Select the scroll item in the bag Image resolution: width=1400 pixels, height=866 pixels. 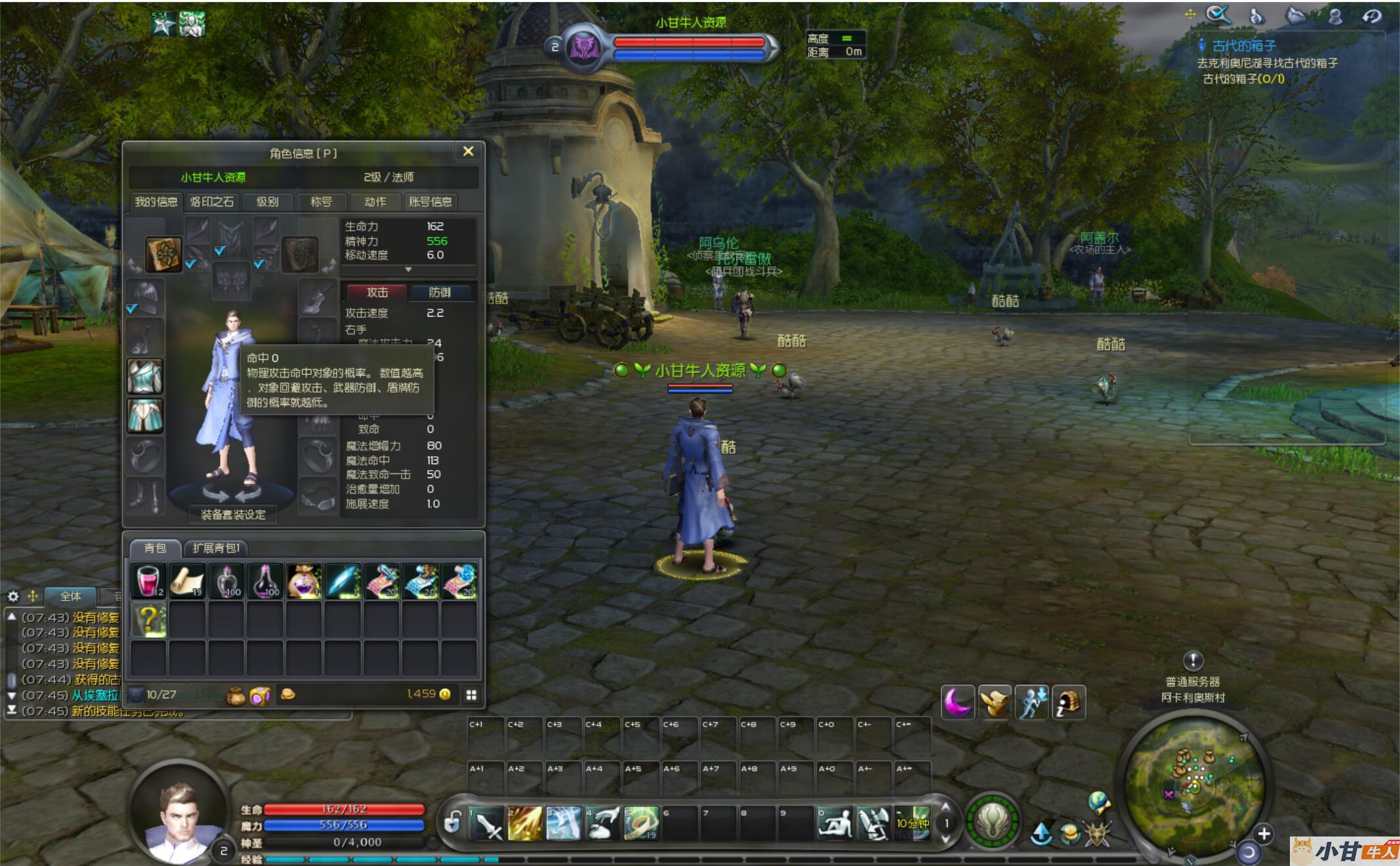[x=187, y=581]
